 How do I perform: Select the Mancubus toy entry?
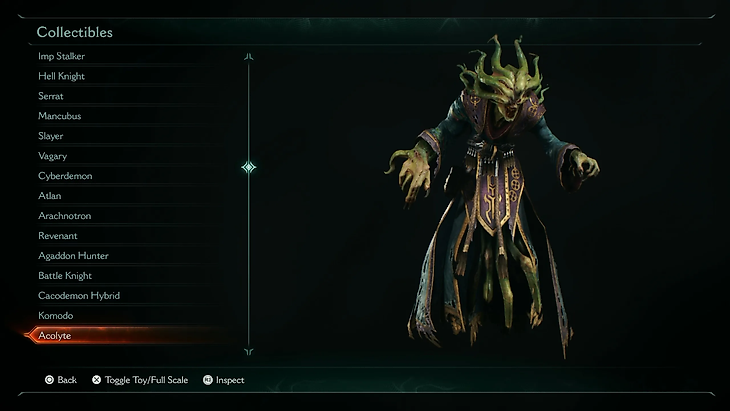[x=60, y=116]
